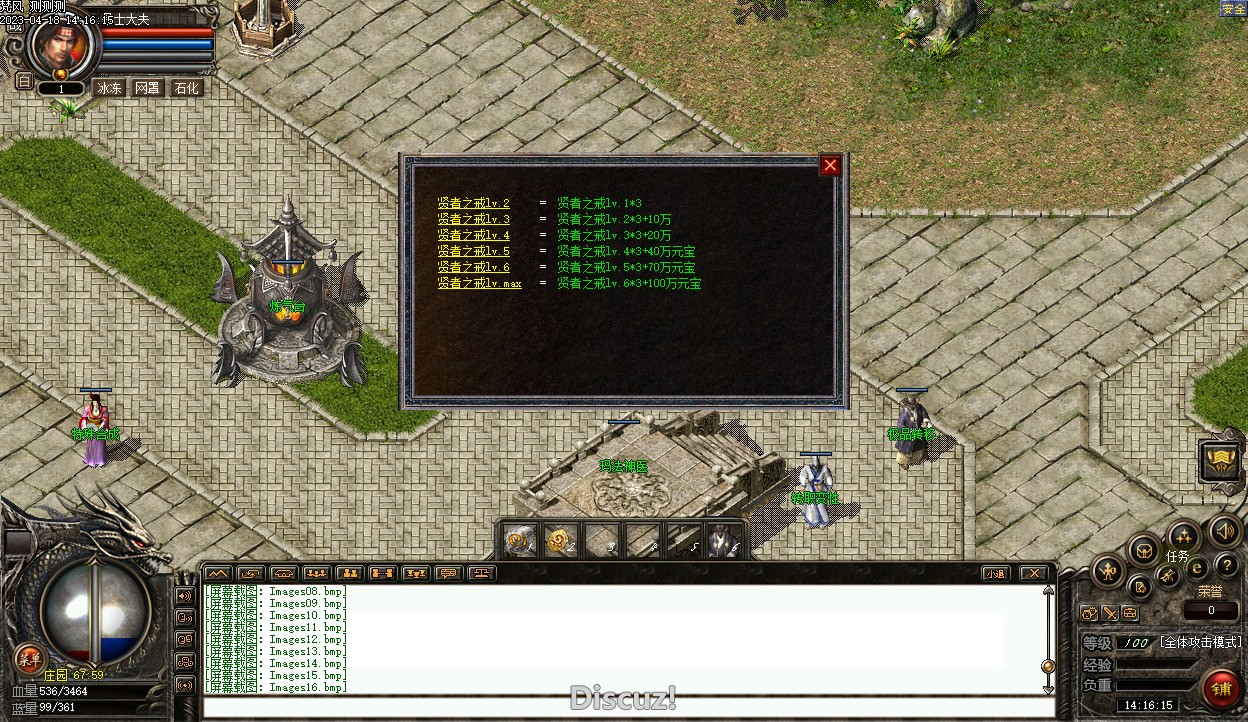Image resolution: width=1248 pixels, height=722 pixels.
Task: Open the 菜单 menu button
Action: pyautogui.click(x=29, y=658)
